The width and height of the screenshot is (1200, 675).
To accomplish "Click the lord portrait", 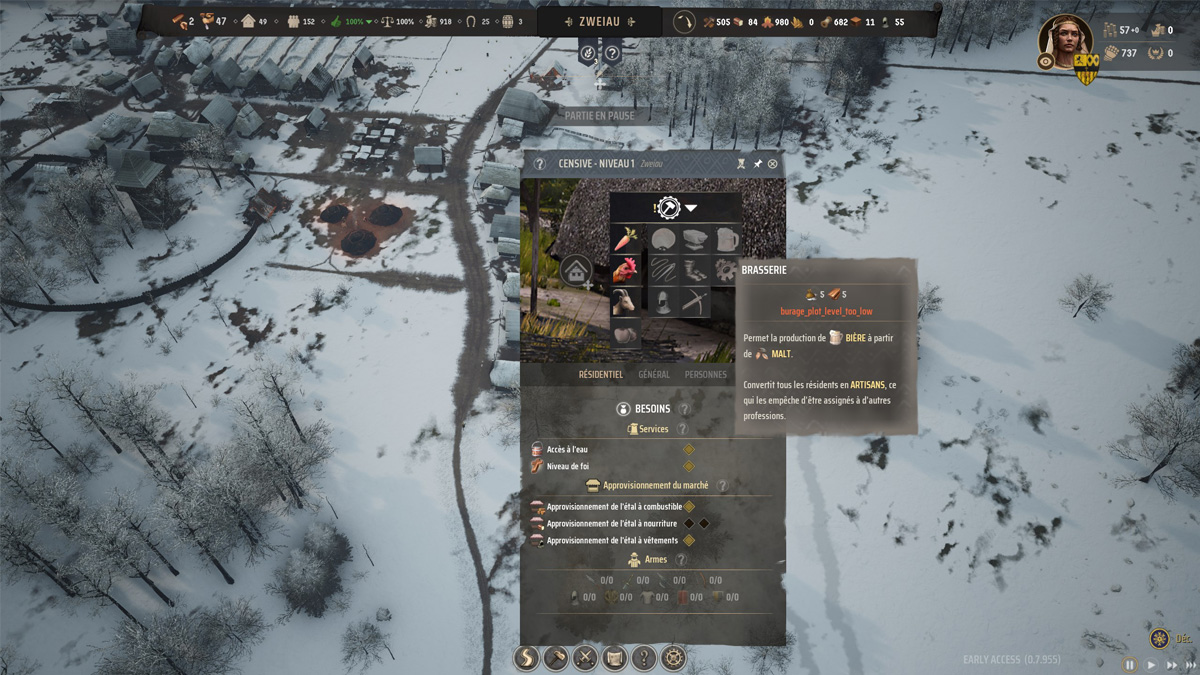I will point(1064,41).
